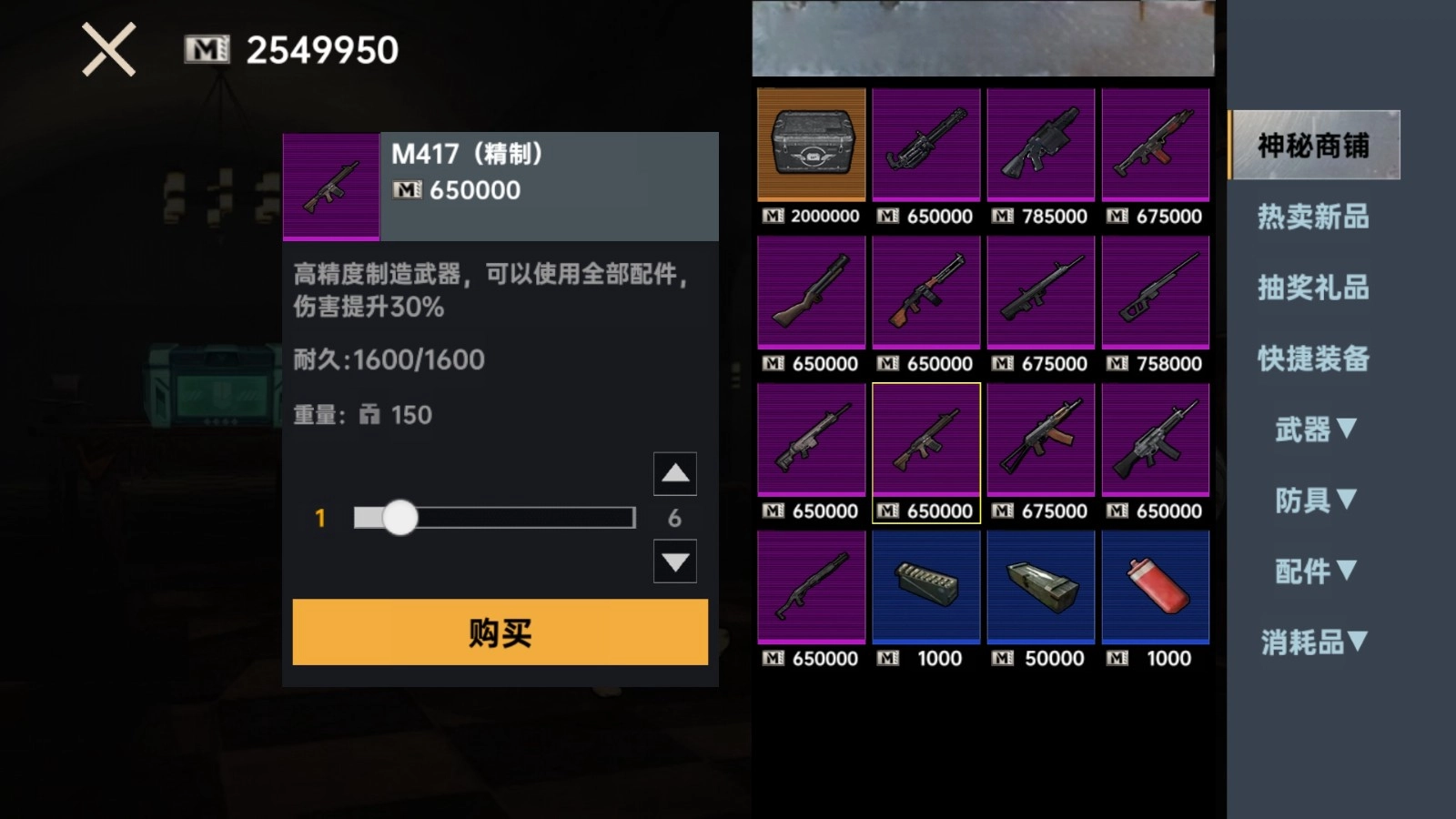
Task: Select the grenade launcher priced 785000
Action: [x=1040, y=146]
